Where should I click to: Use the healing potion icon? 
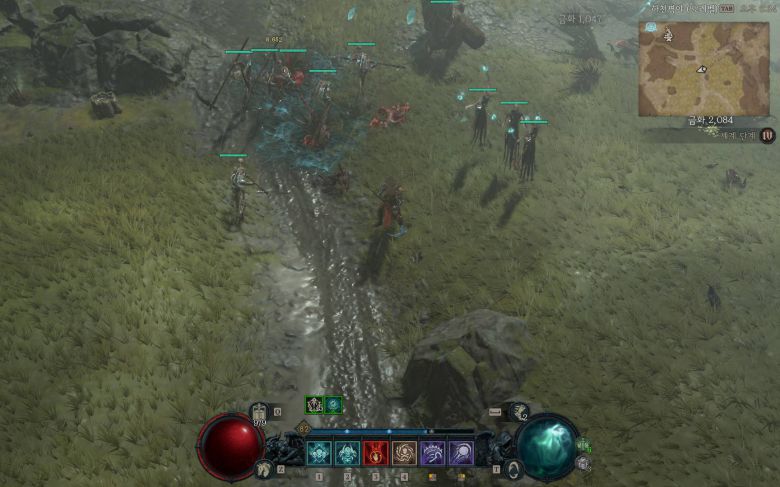pyautogui.click(x=260, y=410)
